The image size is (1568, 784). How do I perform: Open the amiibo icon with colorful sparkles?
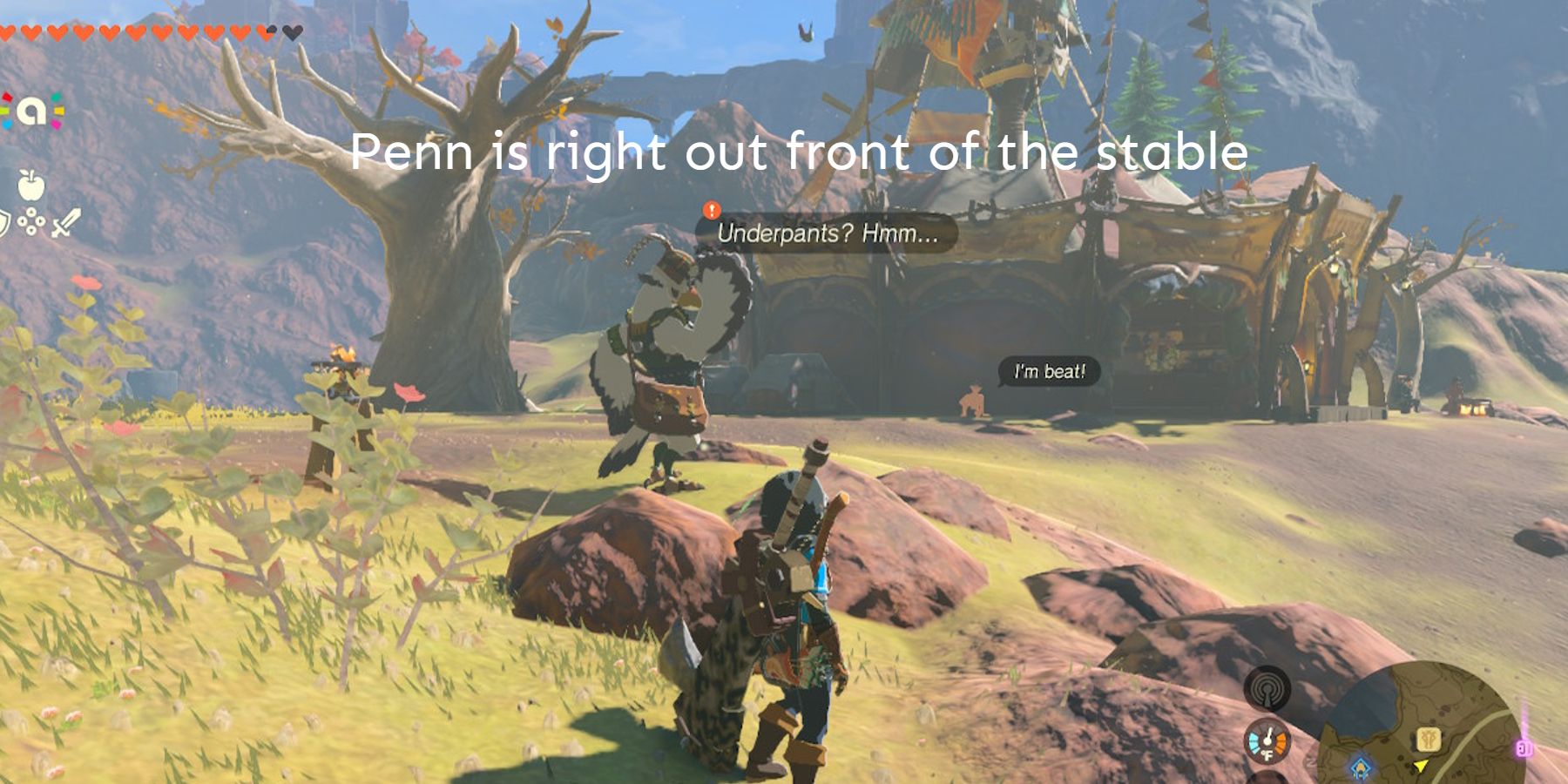[32, 112]
